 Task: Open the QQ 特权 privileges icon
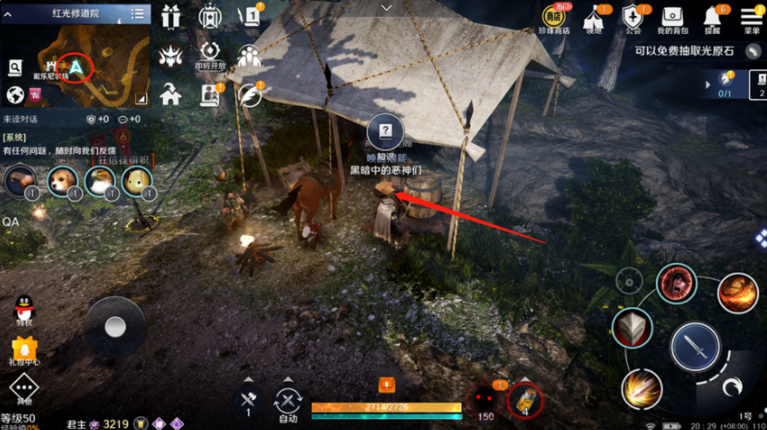click(x=24, y=309)
